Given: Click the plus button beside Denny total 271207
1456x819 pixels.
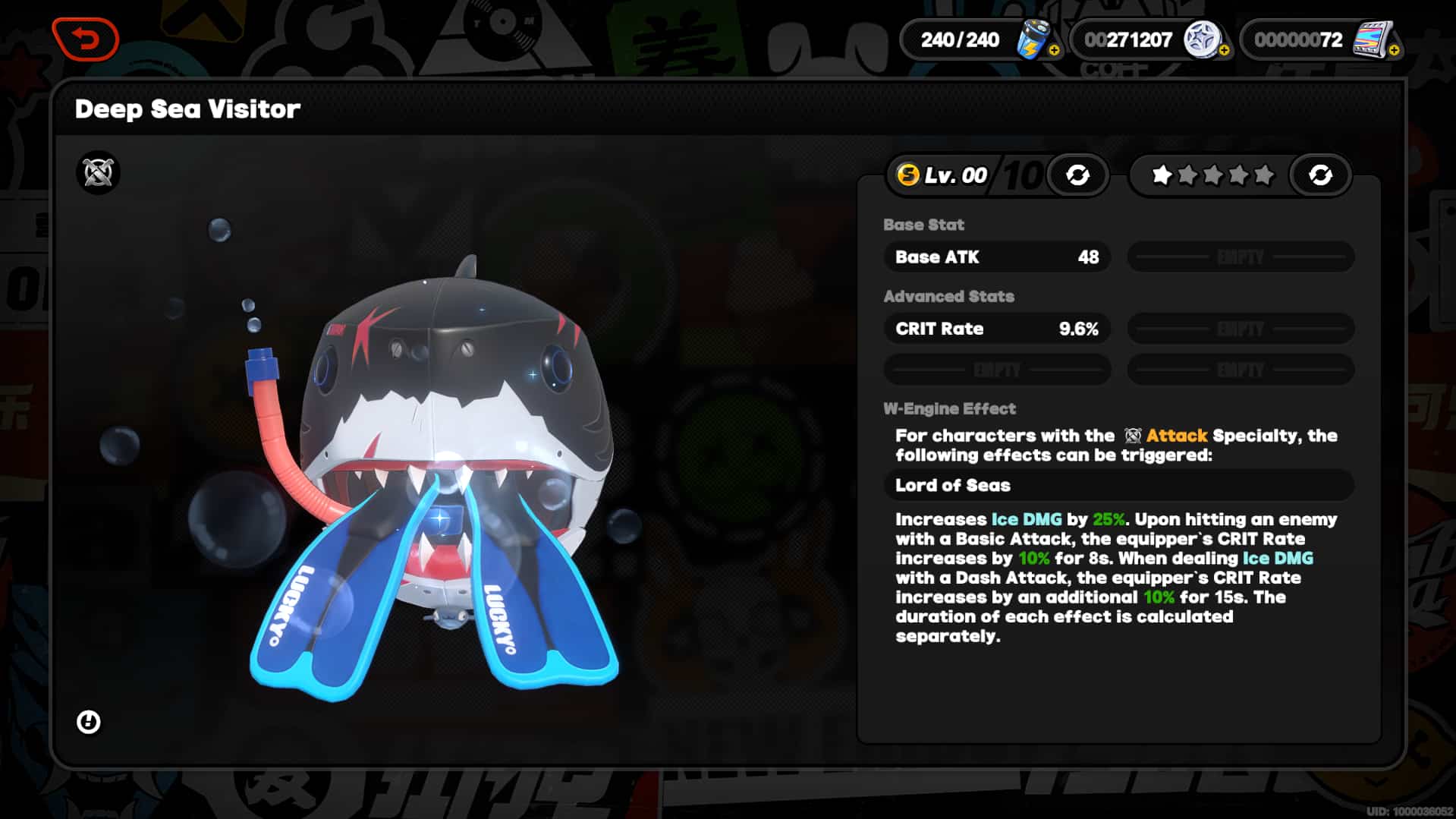Looking at the screenshot, I should pos(1224,52).
